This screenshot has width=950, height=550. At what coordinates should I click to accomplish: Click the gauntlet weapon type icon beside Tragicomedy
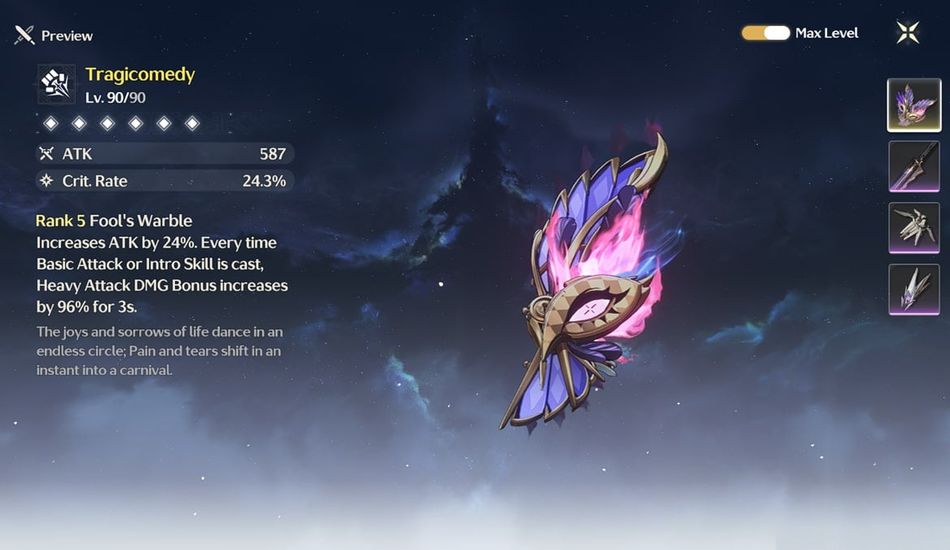coord(56,84)
